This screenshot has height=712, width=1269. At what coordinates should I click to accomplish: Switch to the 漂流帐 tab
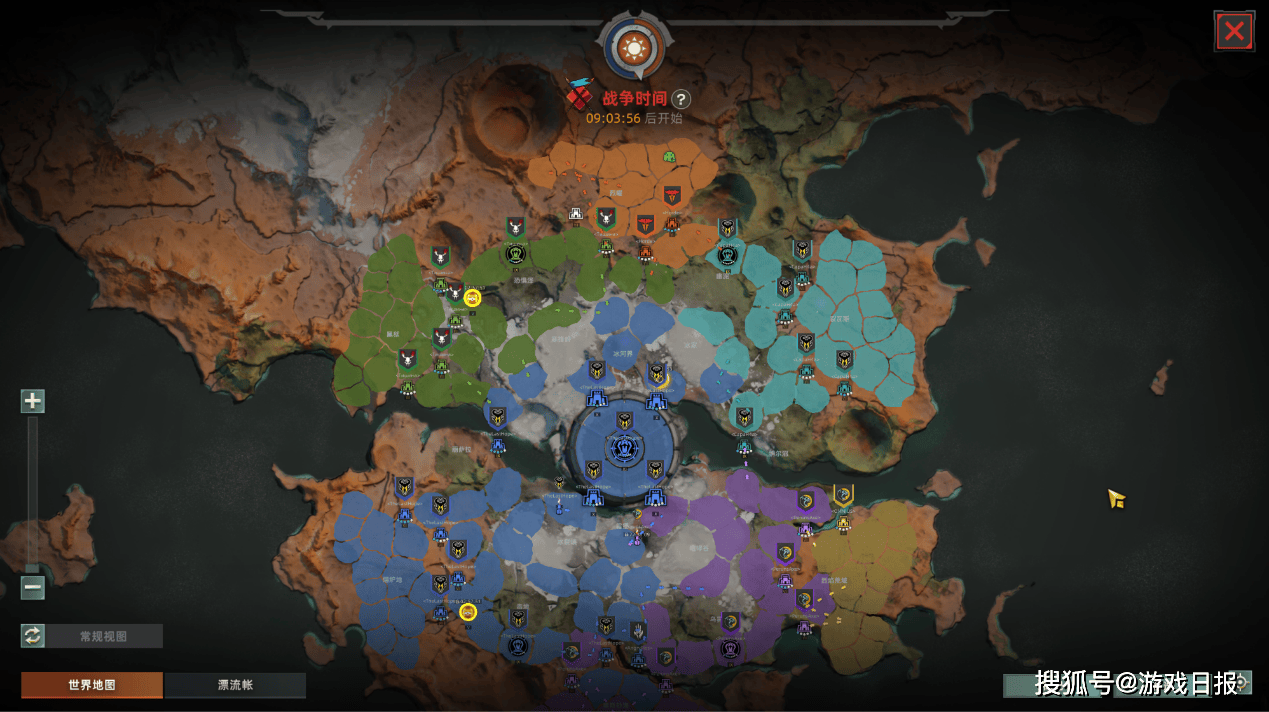(x=235, y=685)
